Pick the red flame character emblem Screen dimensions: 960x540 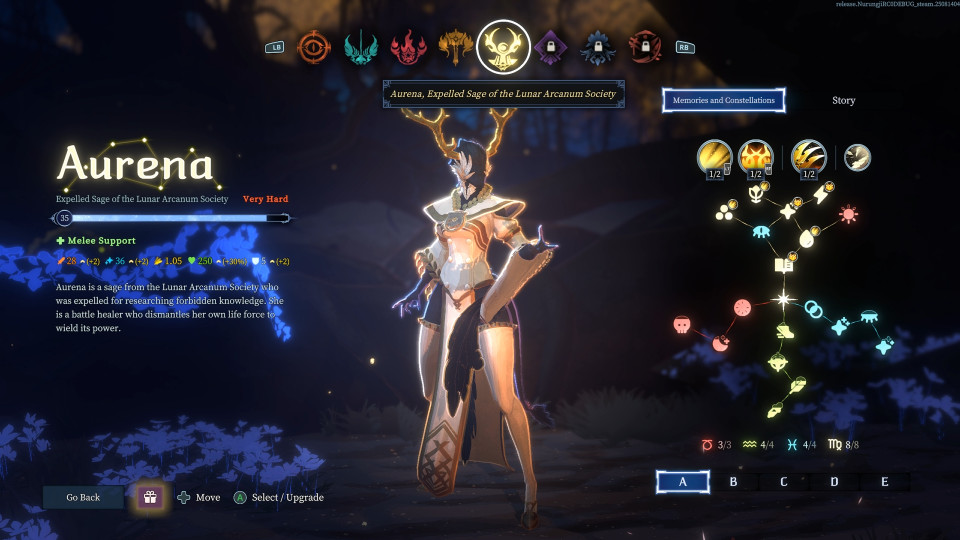click(407, 47)
